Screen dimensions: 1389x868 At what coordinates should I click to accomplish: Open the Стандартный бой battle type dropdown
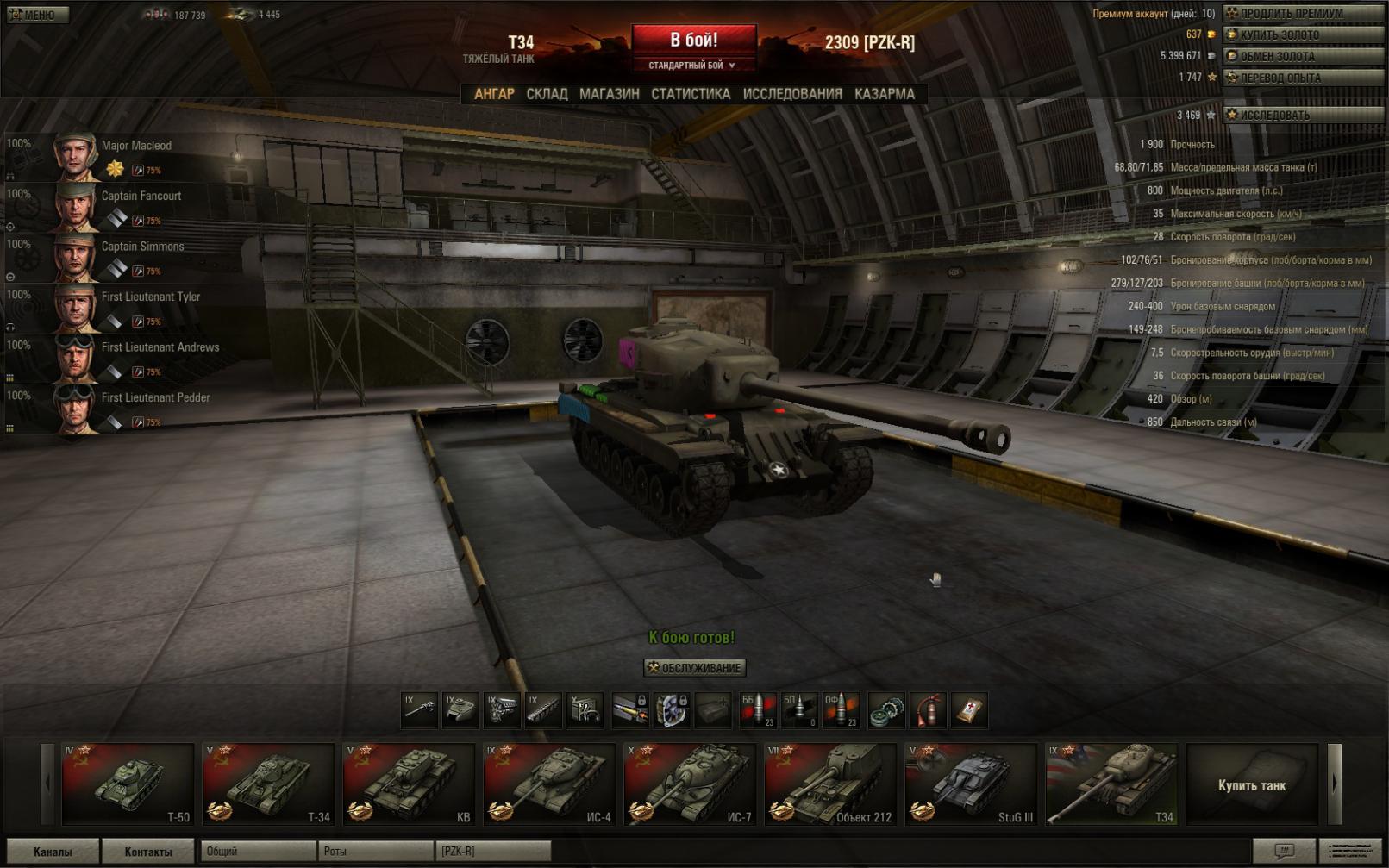(692, 66)
